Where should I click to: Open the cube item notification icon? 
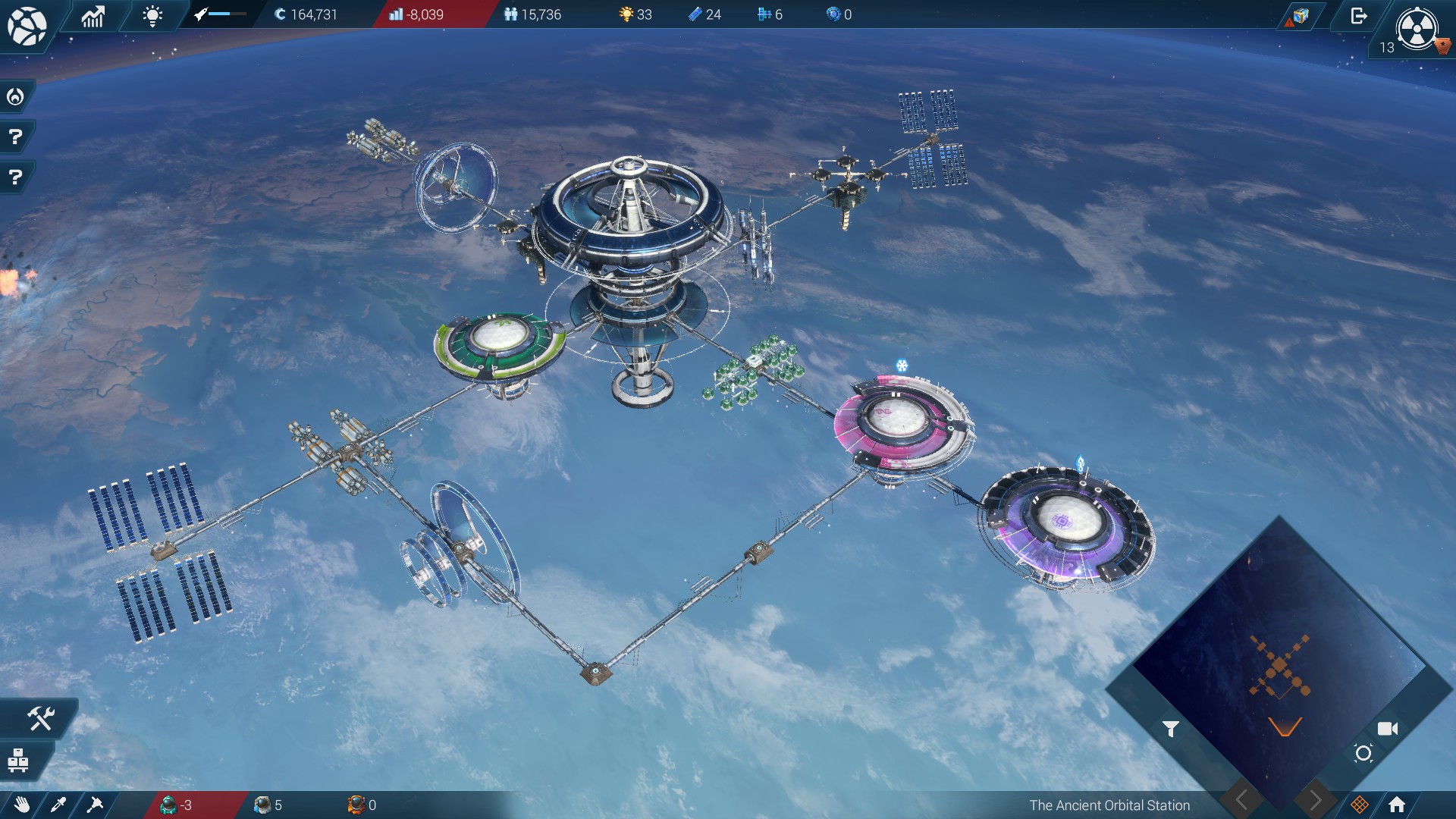(x=1300, y=16)
